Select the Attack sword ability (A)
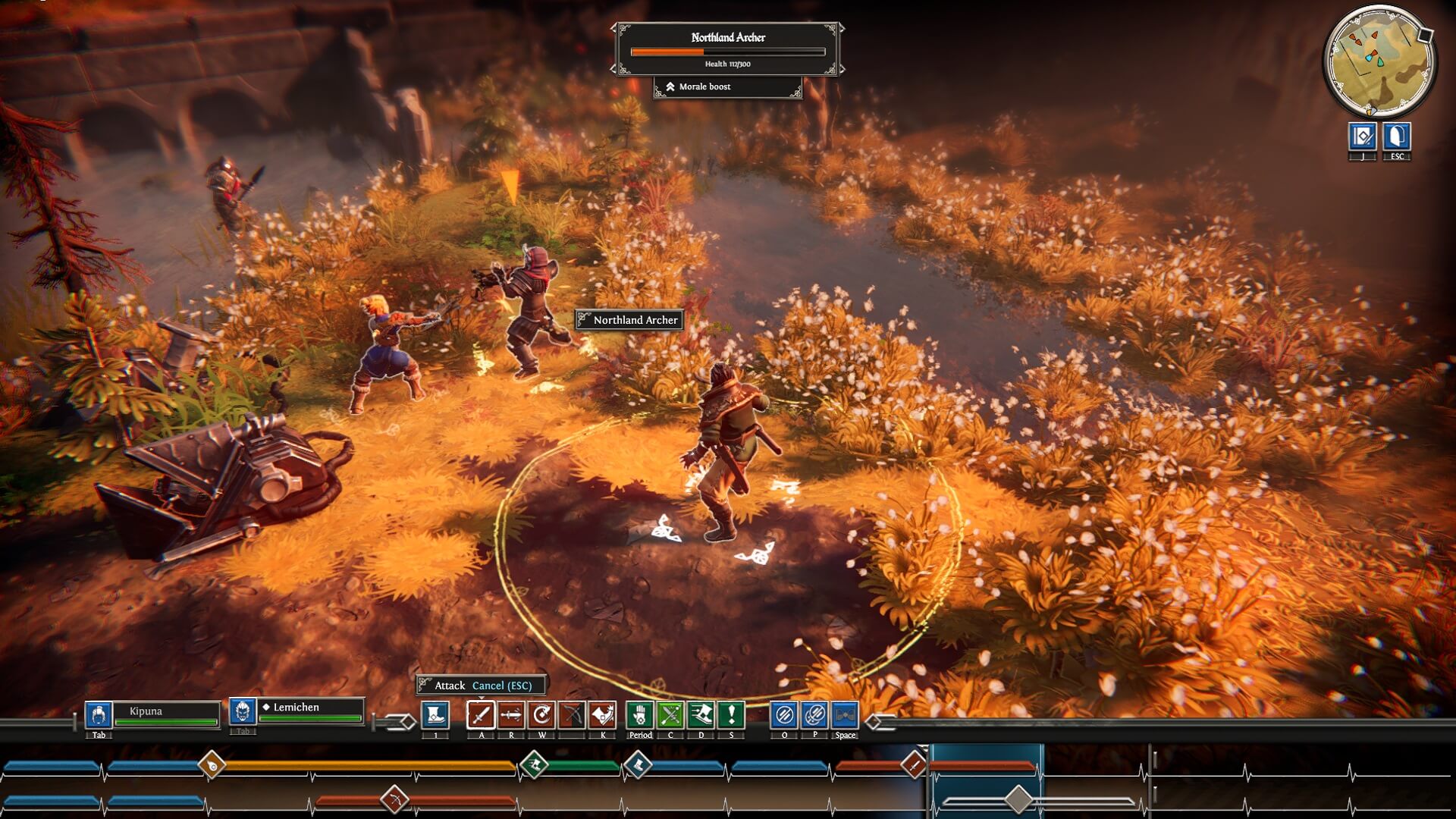The image size is (1456, 819). pos(482,716)
